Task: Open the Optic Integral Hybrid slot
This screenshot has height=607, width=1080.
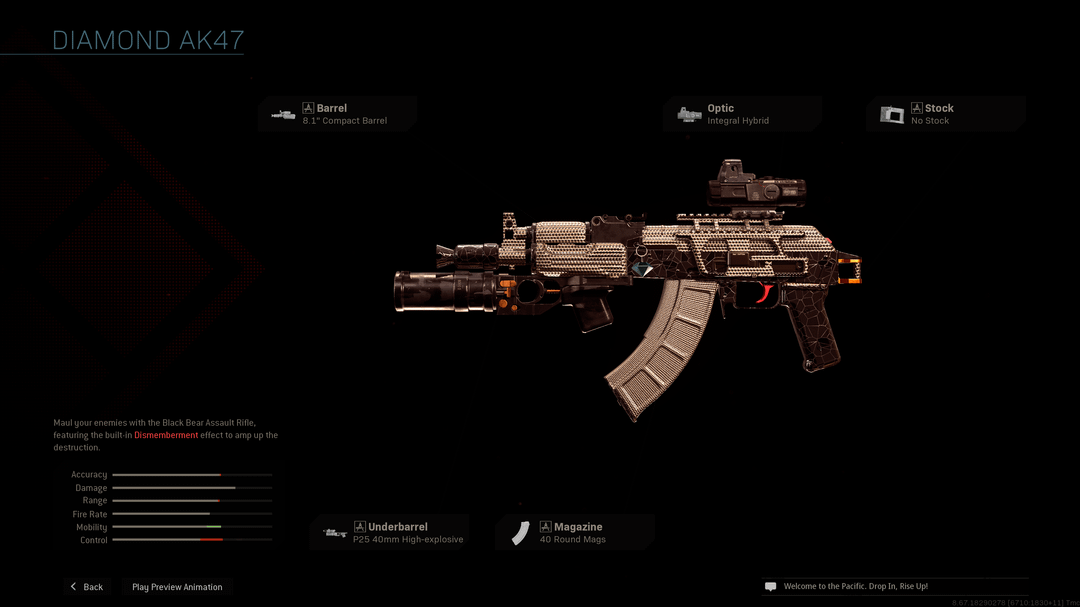Action: 742,114
